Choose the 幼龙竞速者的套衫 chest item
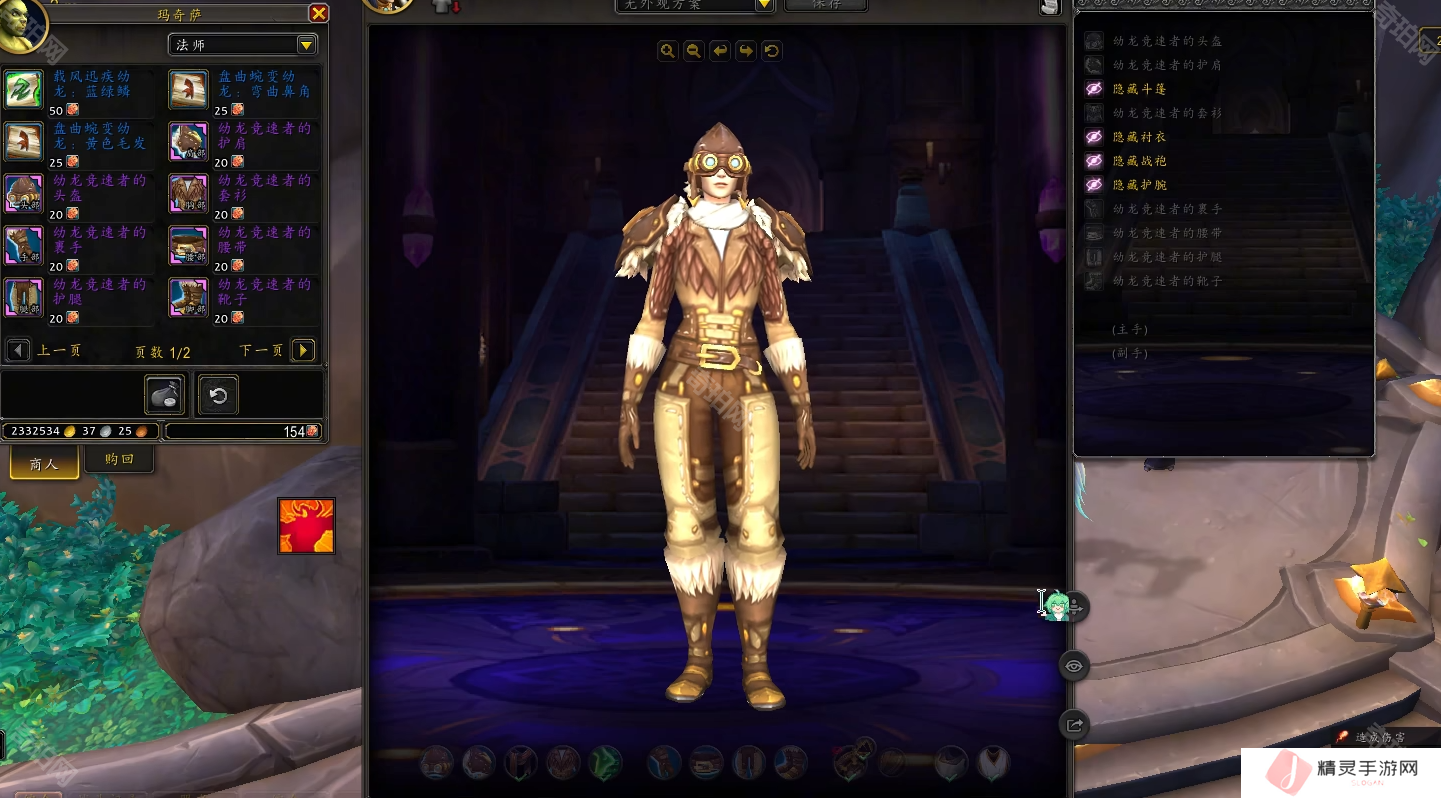 click(x=189, y=194)
